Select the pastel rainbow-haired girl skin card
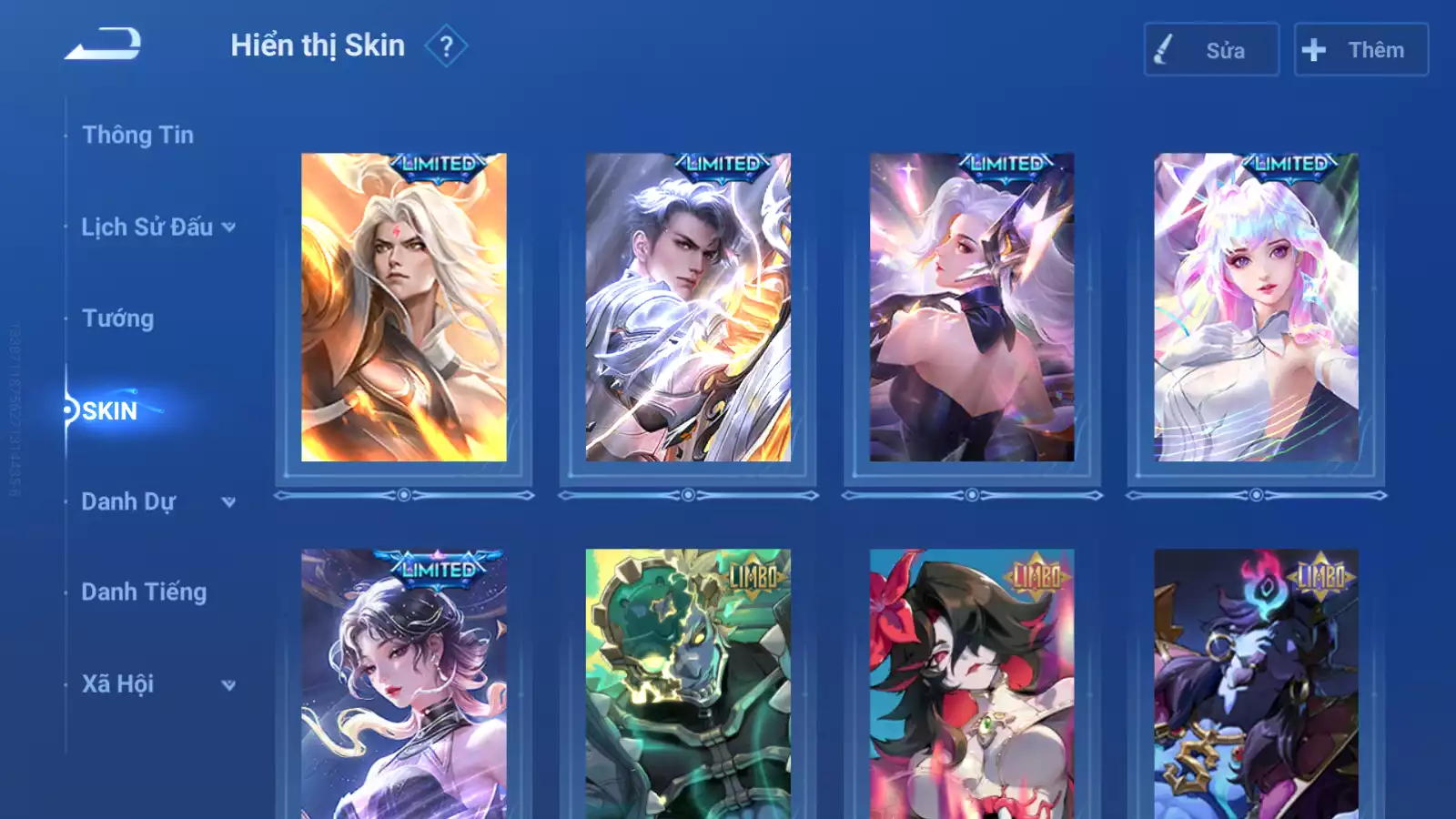The width and height of the screenshot is (1456, 819). [1256, 308]
